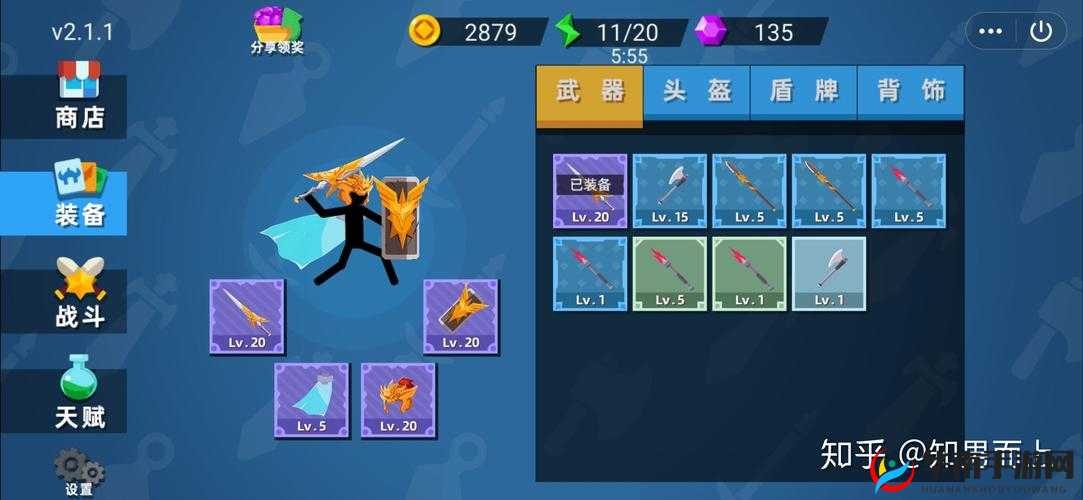Pick the white Lv.1 axe
The width and height of the screenshot is (1083, 500).
tap(829, 273)
